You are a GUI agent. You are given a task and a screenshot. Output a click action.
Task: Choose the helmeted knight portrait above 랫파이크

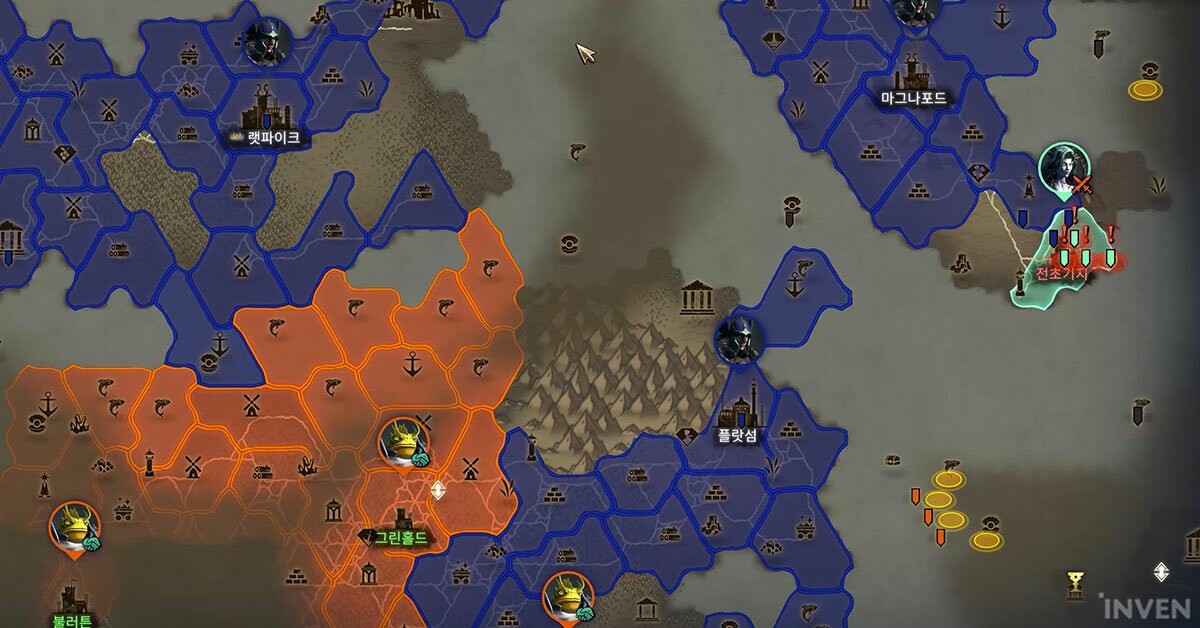[267, 42]
